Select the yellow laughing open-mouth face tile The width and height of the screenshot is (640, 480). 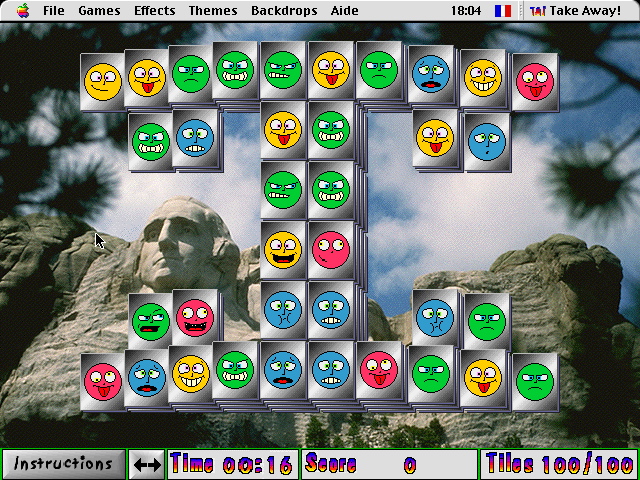(283, 248)
